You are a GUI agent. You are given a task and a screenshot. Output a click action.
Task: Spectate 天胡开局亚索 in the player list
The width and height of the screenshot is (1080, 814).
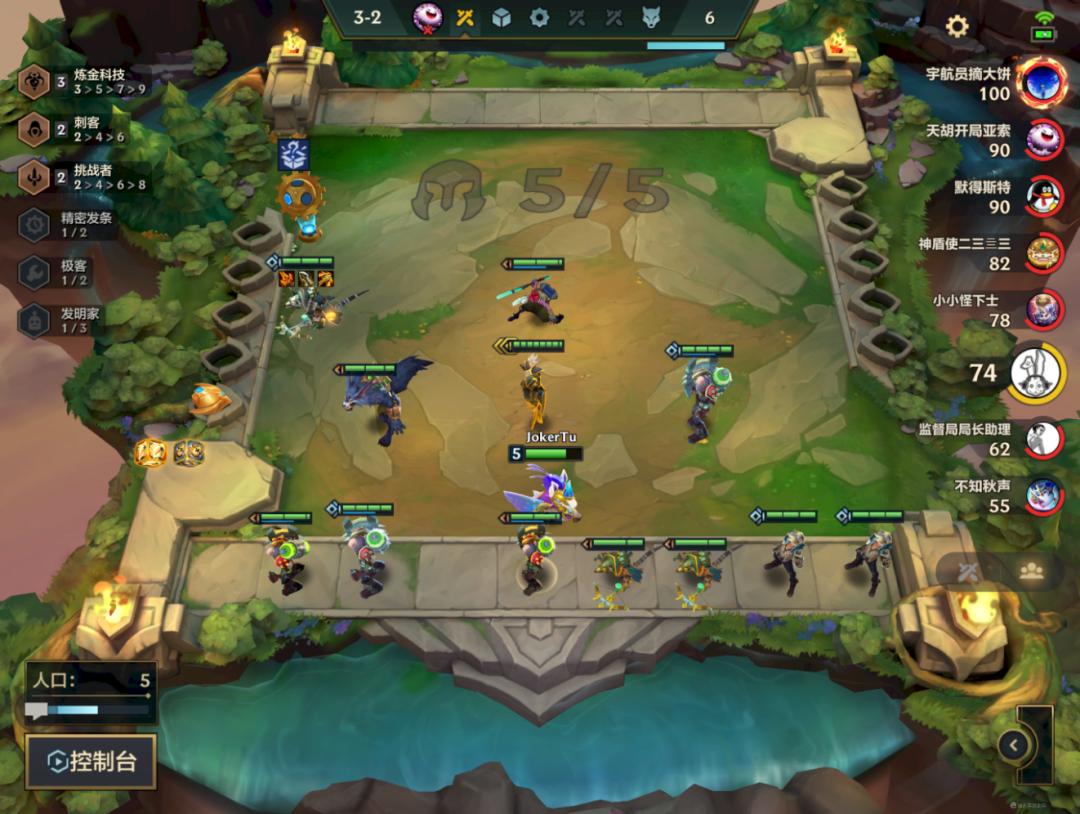point(1044,140)
